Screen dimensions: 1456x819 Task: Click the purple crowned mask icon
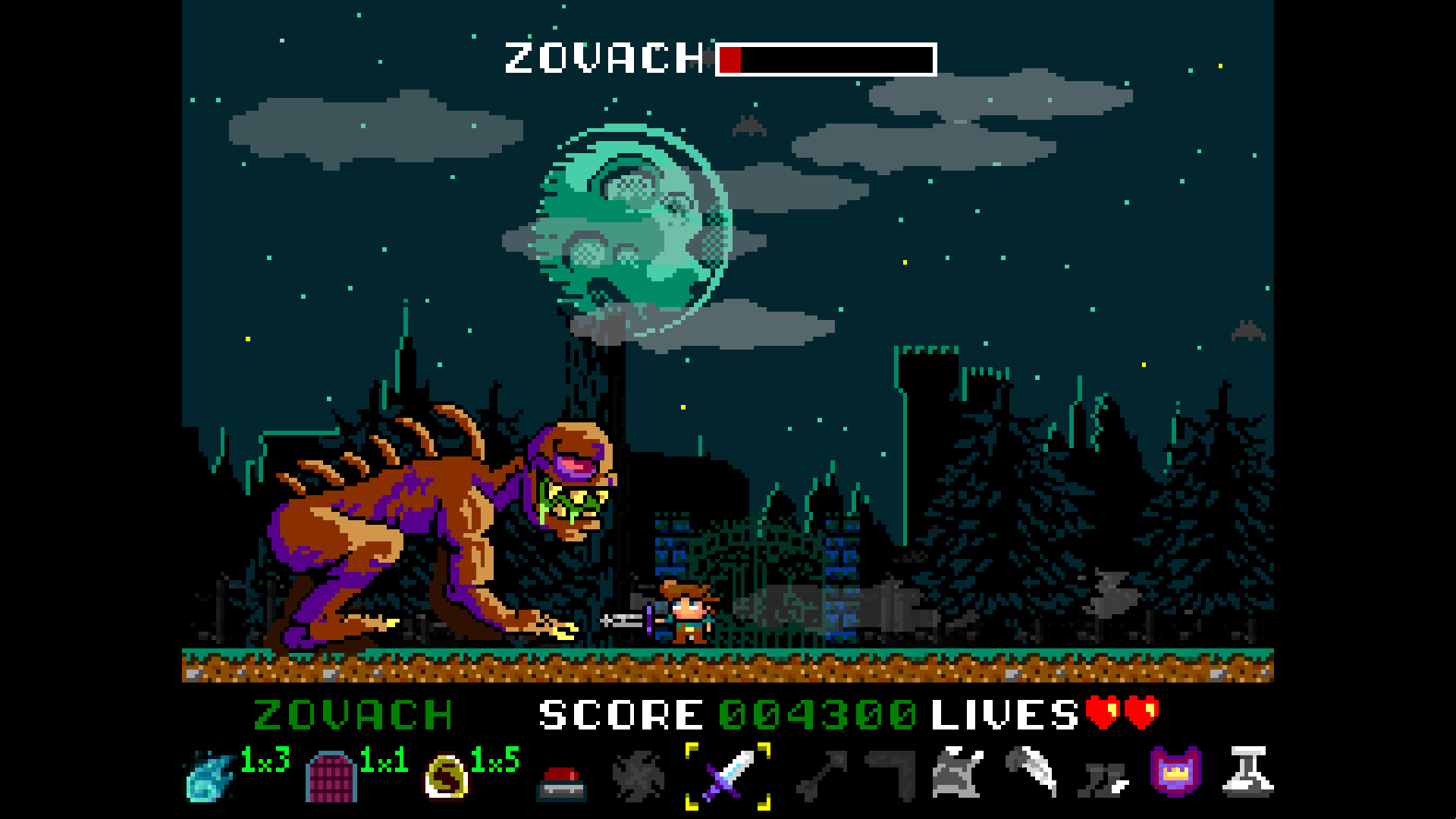[1175, 772]
